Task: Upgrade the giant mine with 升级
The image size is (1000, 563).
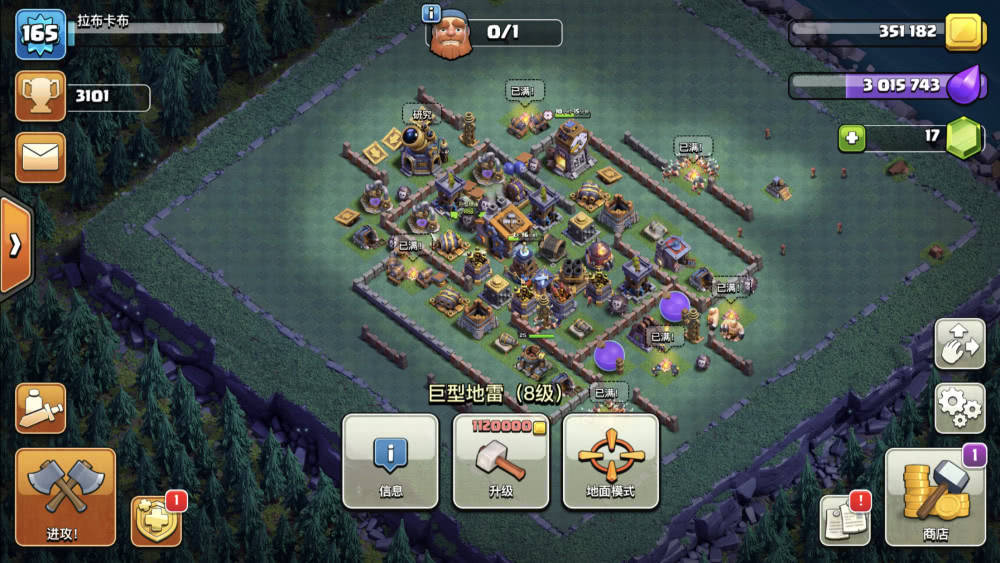Action: coord(501,461)
